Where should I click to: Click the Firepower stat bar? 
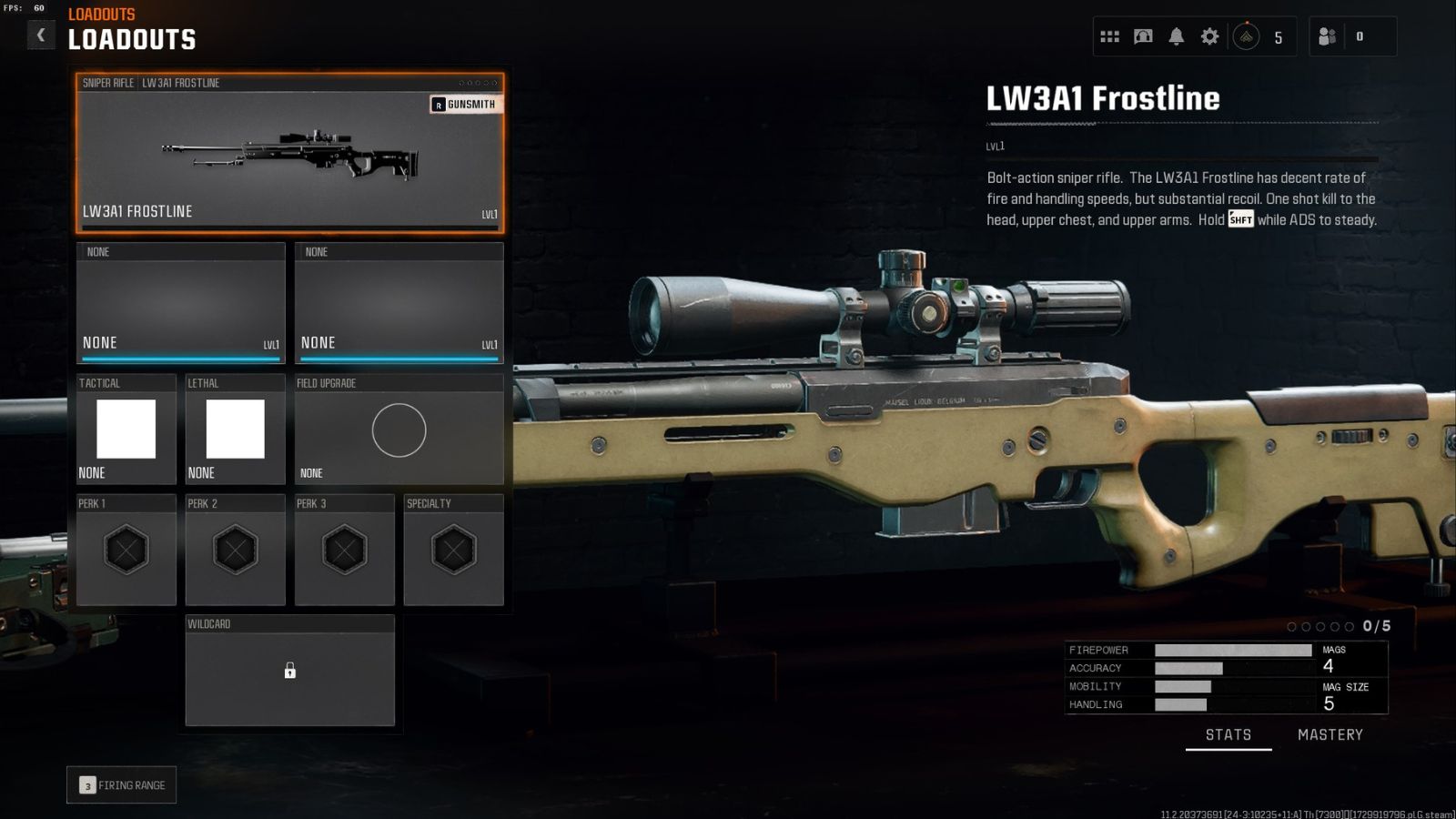[1232, 650]
